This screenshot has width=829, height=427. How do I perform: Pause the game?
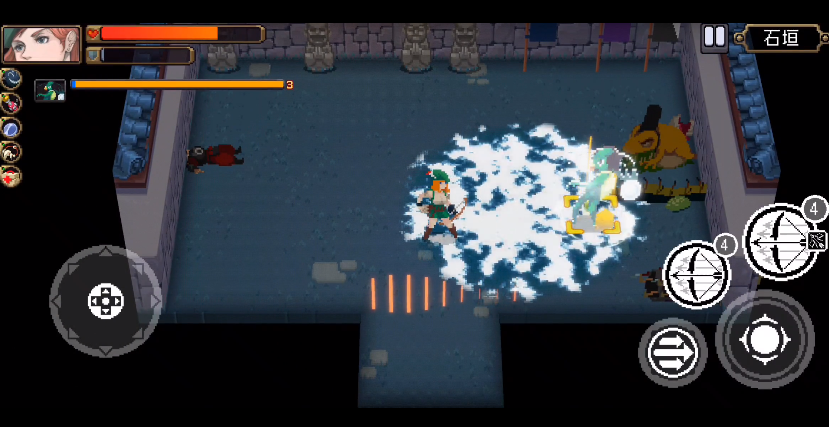point(714,38)
